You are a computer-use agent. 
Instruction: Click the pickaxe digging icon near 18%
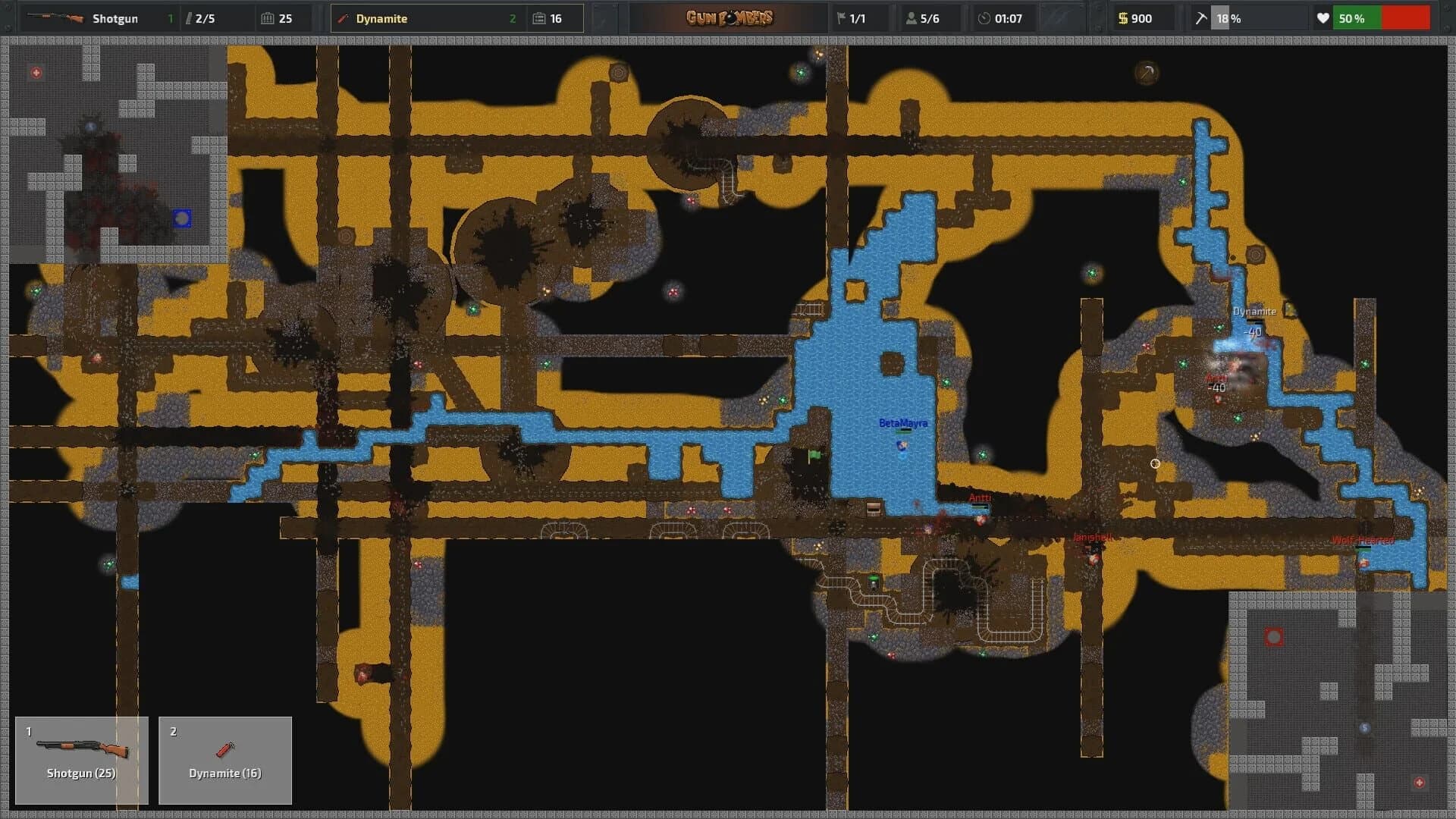click(1200, 18)
